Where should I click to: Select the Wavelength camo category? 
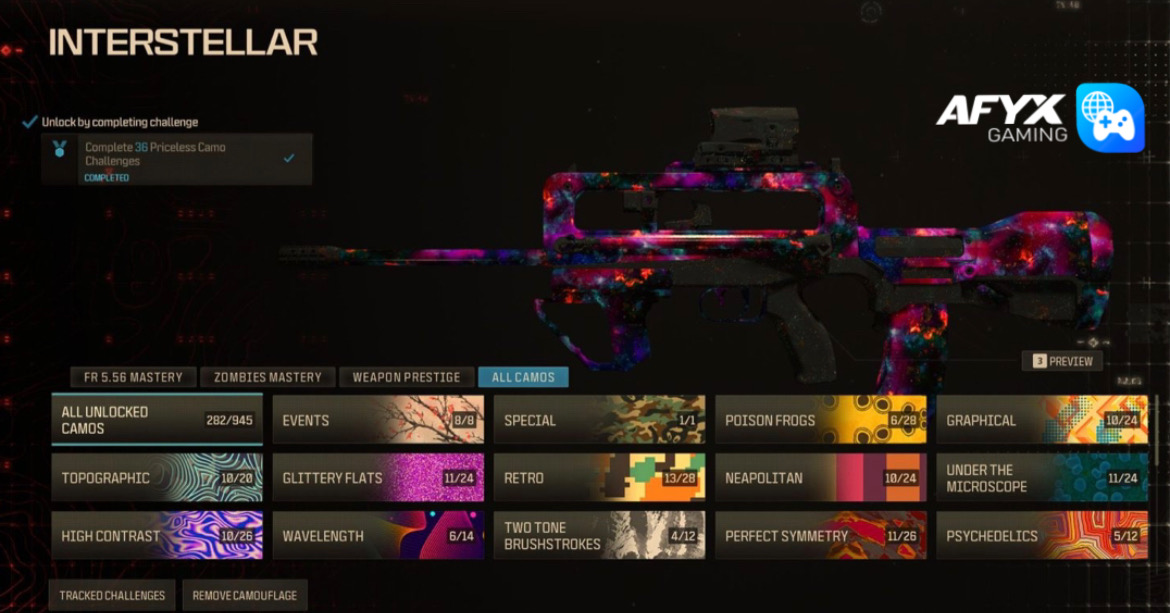click(378, 536)
